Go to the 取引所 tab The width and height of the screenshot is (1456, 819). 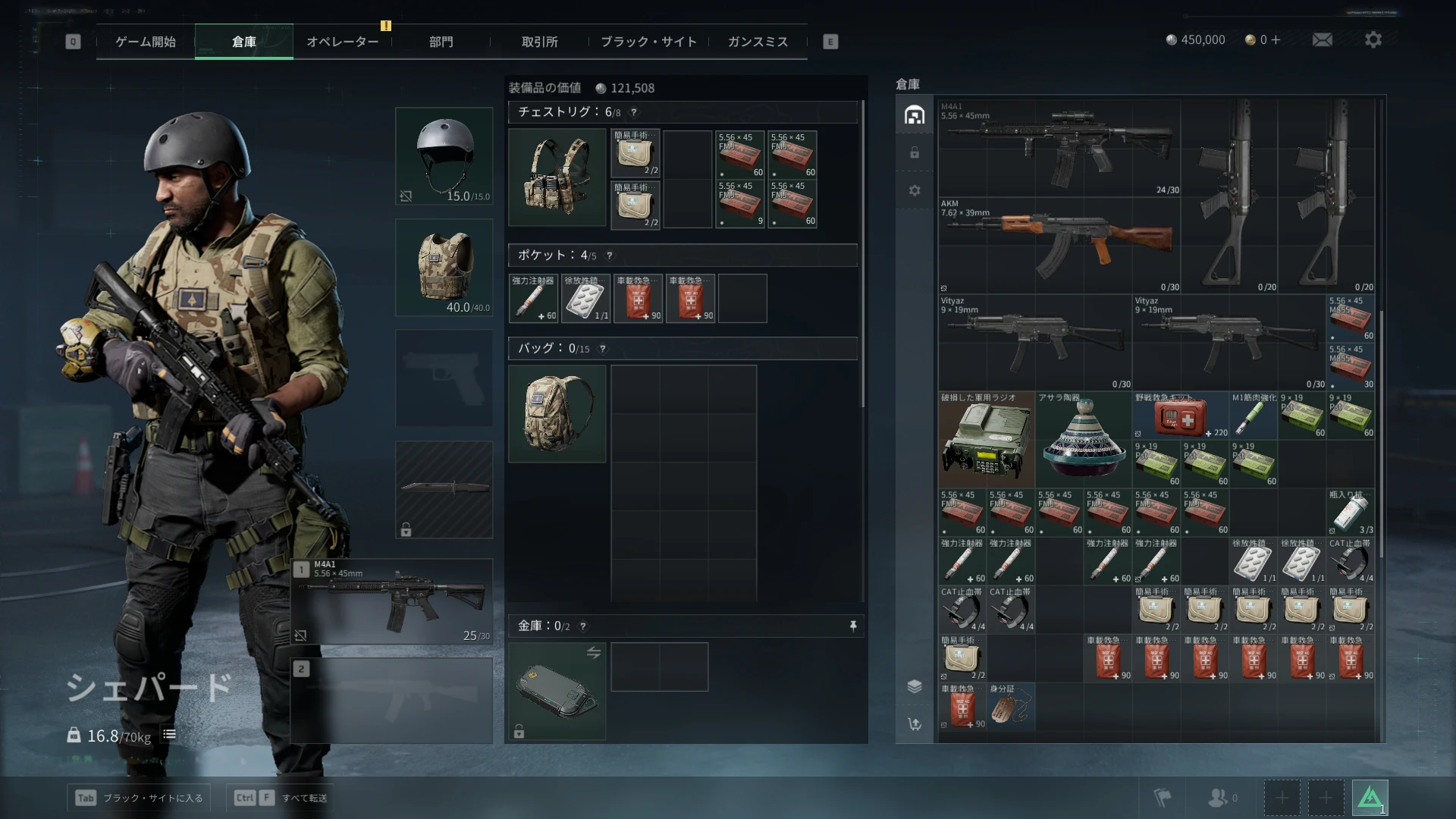539,42
